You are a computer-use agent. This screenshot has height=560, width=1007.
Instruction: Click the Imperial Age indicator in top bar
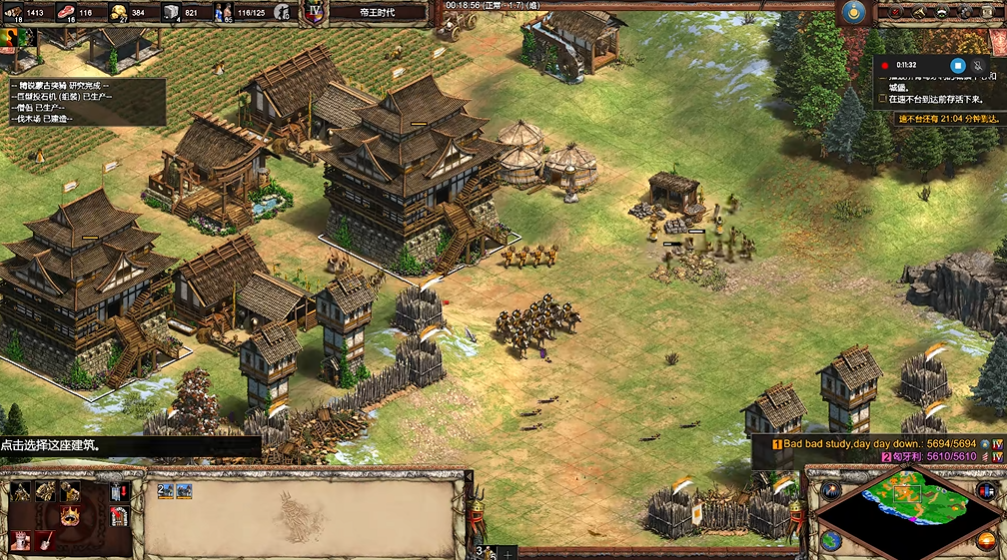pos(315,12)
